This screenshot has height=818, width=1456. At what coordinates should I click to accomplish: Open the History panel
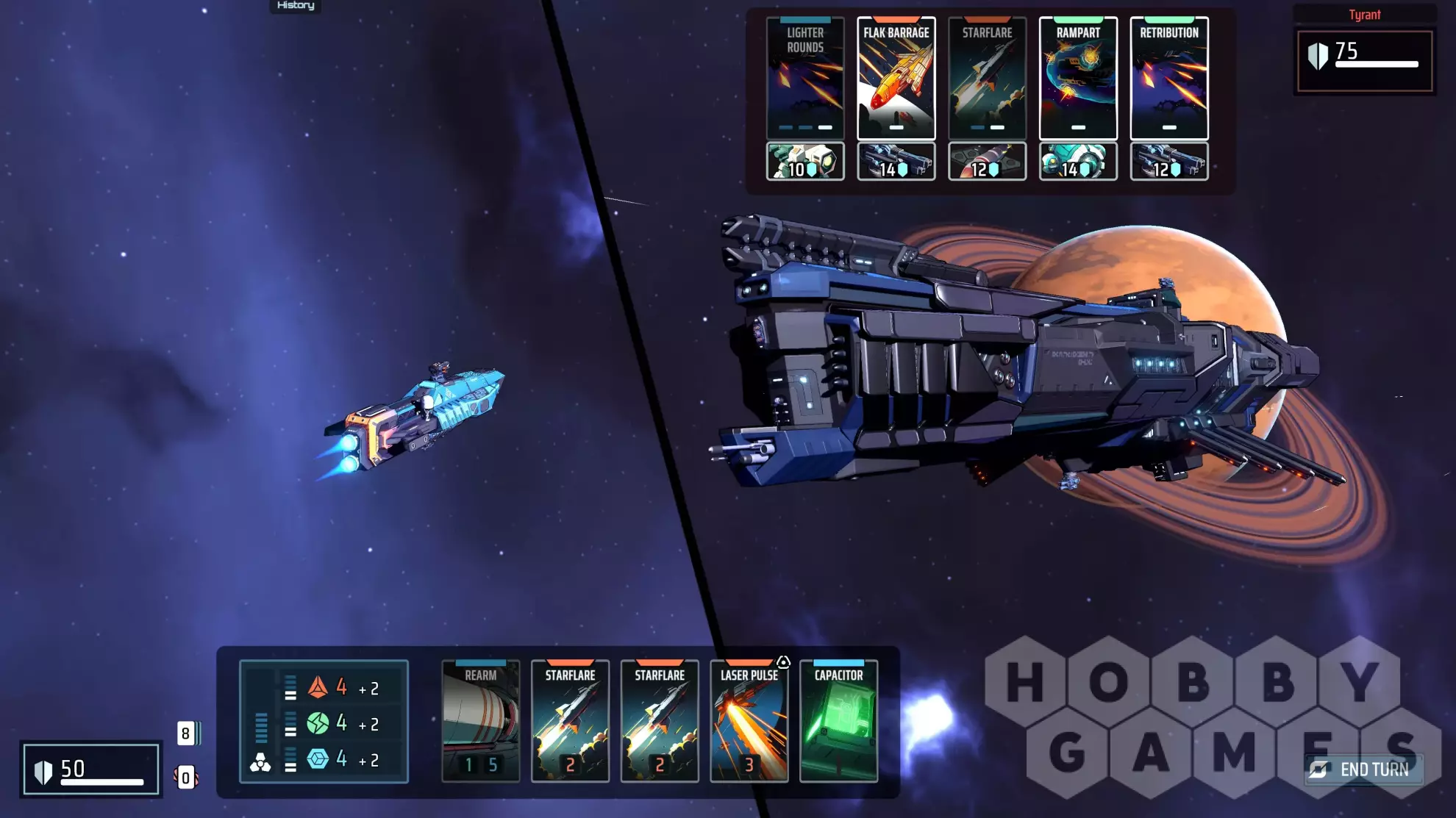pyautogui.click(x=296, y=6)
